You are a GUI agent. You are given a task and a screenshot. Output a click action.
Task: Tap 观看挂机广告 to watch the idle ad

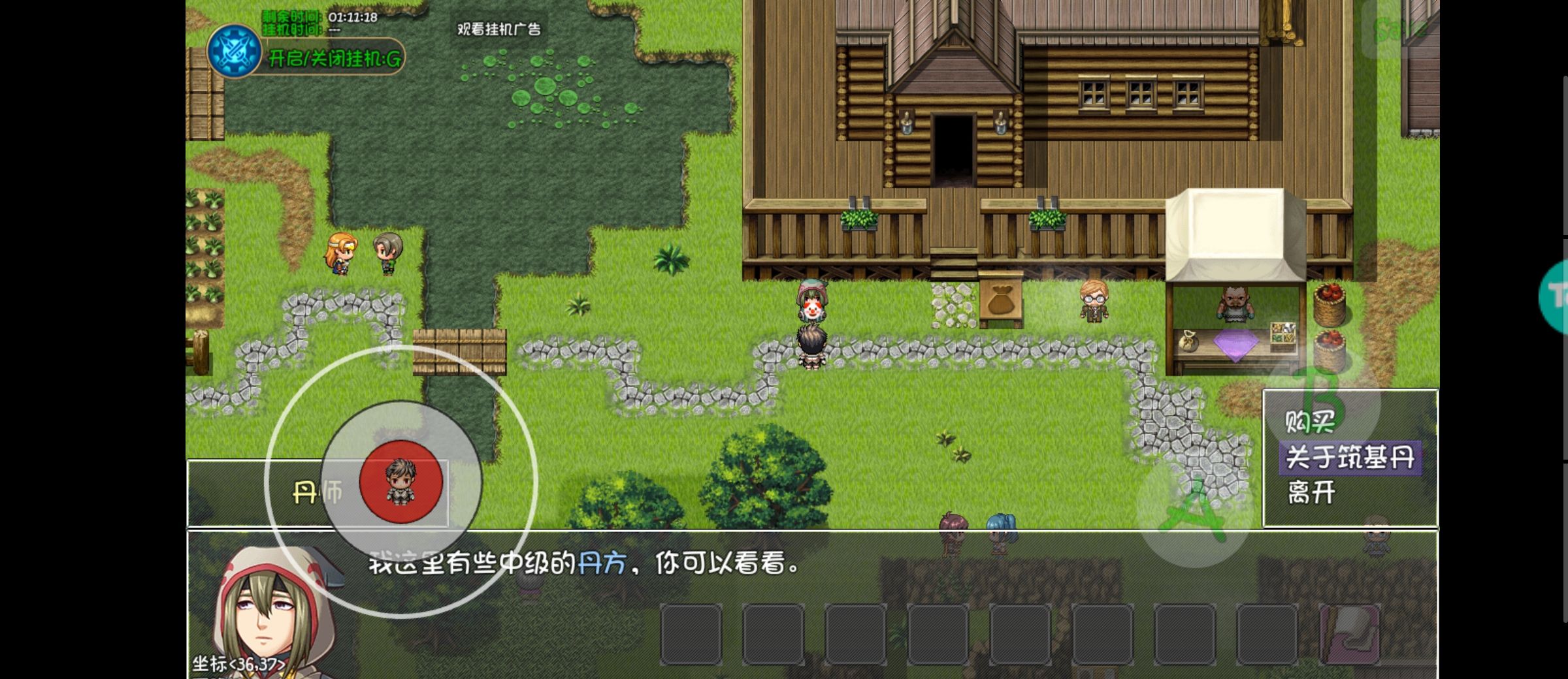click(500, 29)
